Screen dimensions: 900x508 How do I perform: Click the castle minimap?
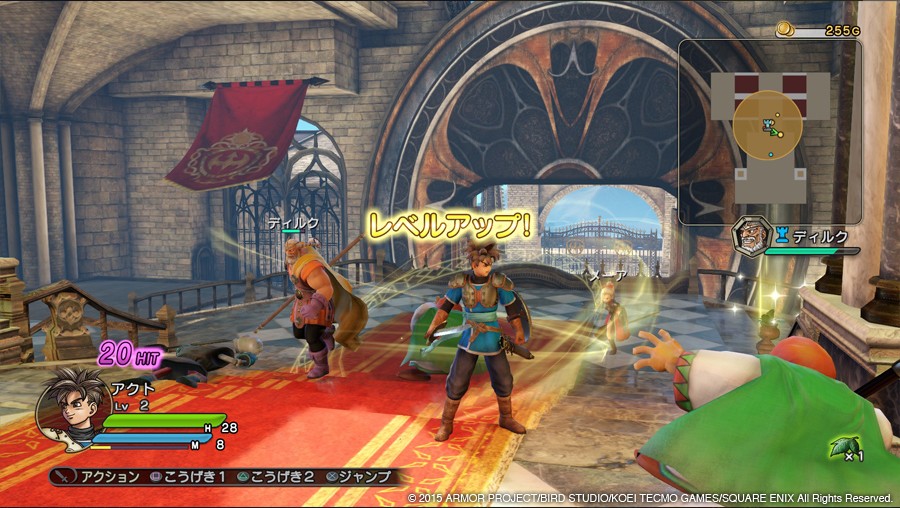click(769, 131)
